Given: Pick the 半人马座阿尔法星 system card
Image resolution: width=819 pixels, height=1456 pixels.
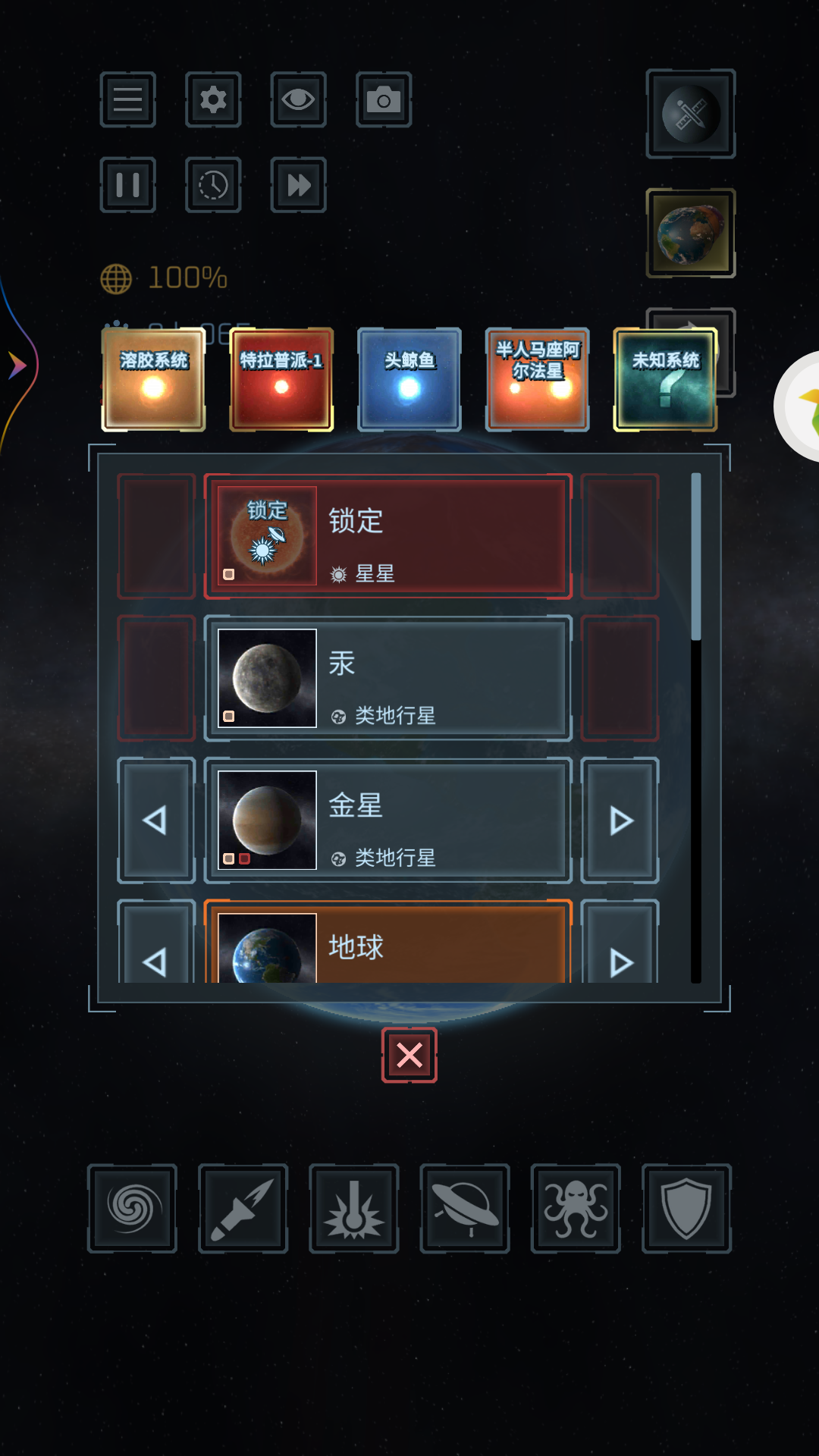Looking at the screenshot, I should [538, 379].
